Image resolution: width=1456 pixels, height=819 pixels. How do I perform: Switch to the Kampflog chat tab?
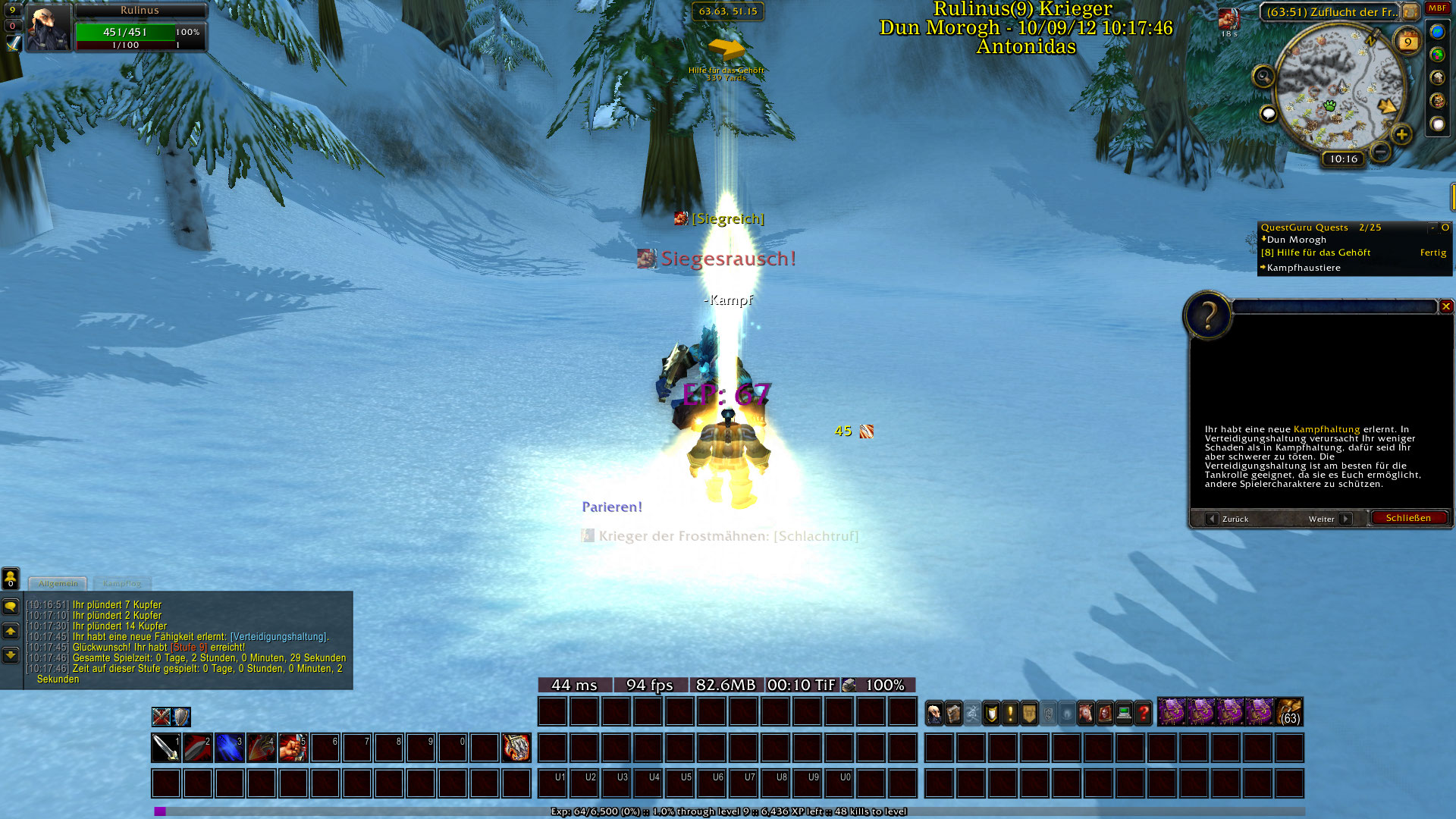pyautogui.click(x=122, y=584)
